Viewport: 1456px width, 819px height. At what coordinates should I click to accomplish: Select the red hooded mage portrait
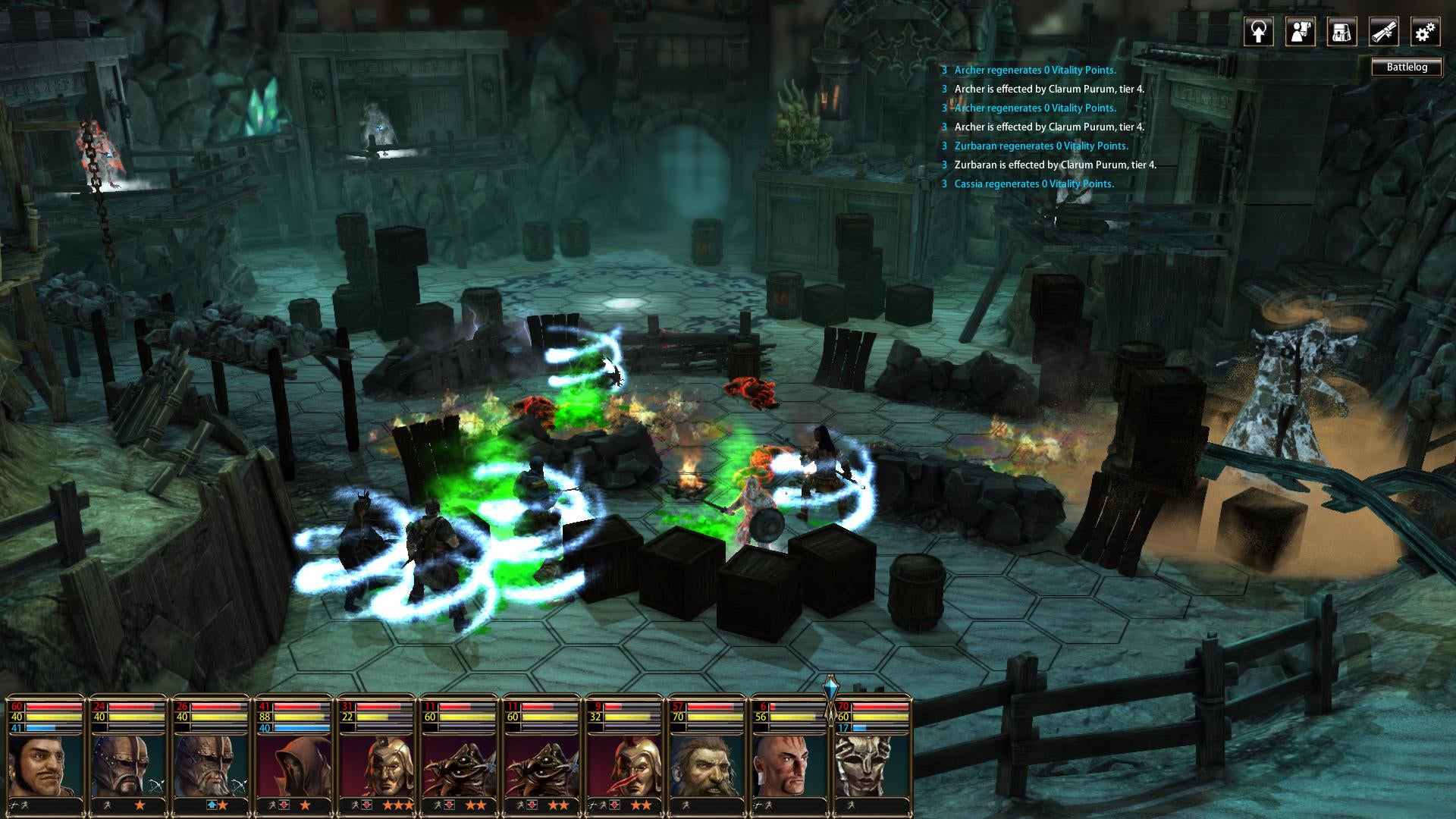point(293,764)
